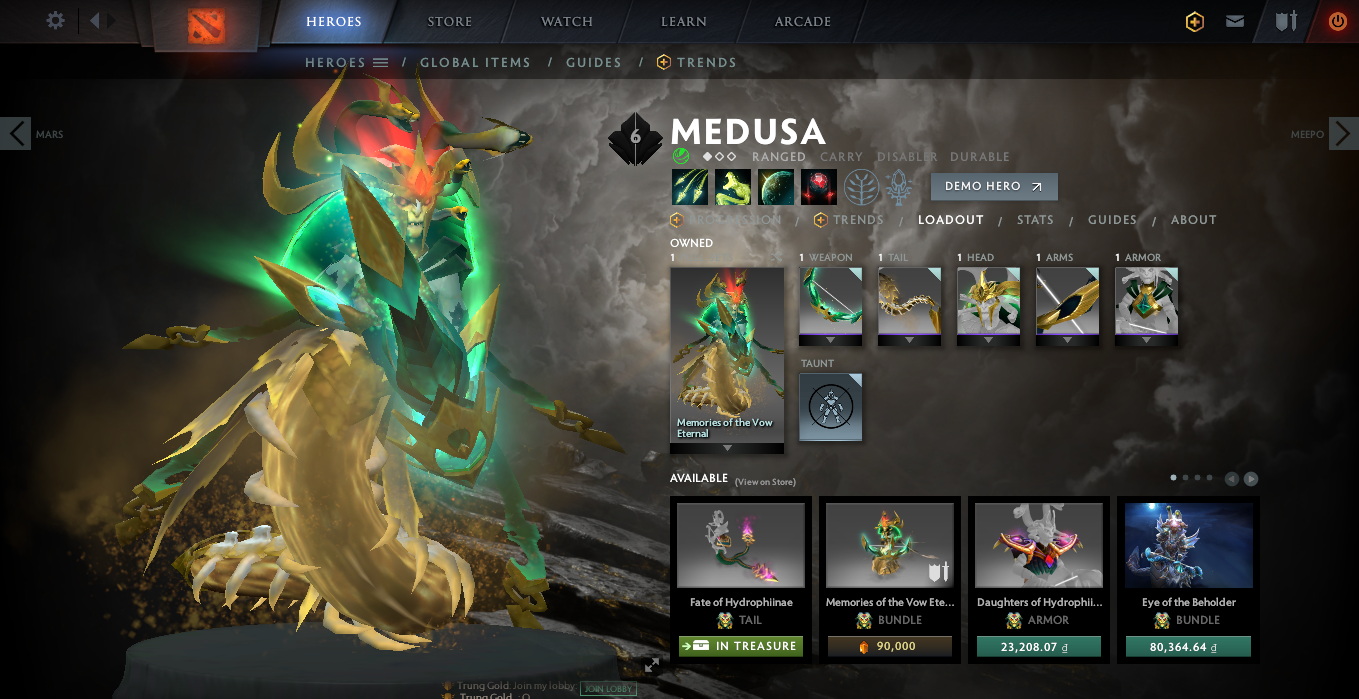This screenshot has height=699, width=1359.
Task: Go to previous hero Mars
Action: [x=16, y=133]
